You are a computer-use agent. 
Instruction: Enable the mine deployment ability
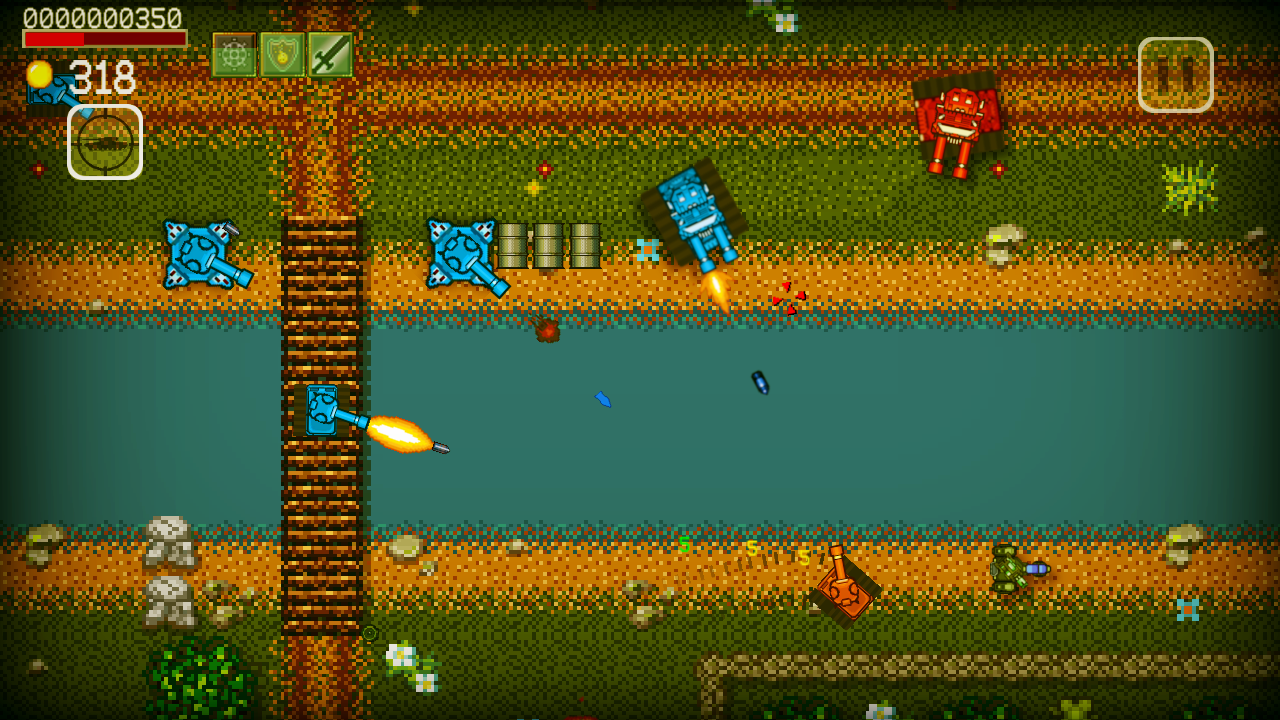point(232,55)
